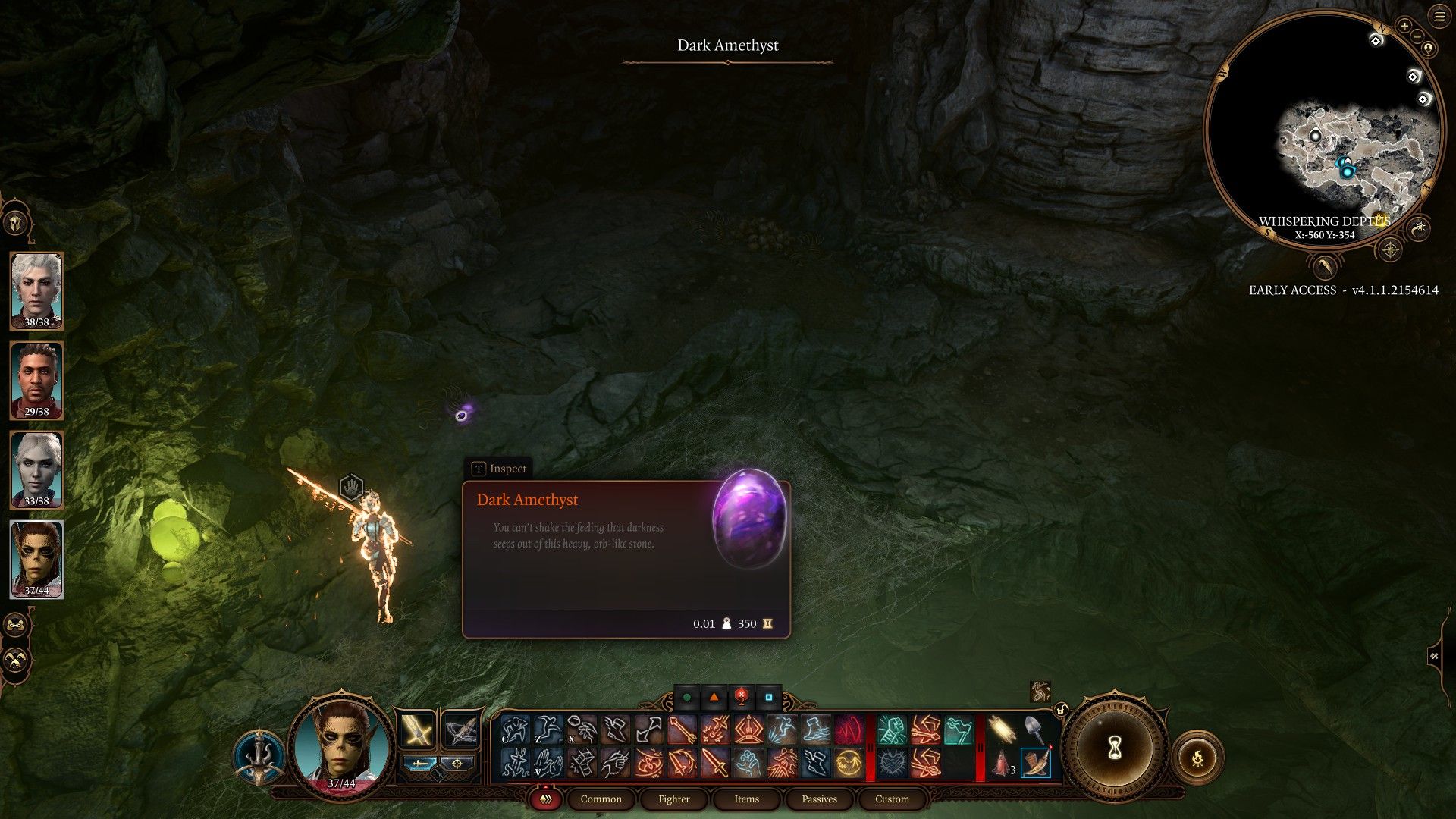The image size is (1456, 819).
Task: Use the scroll item in hotbar
Action: coord(1002,730)
